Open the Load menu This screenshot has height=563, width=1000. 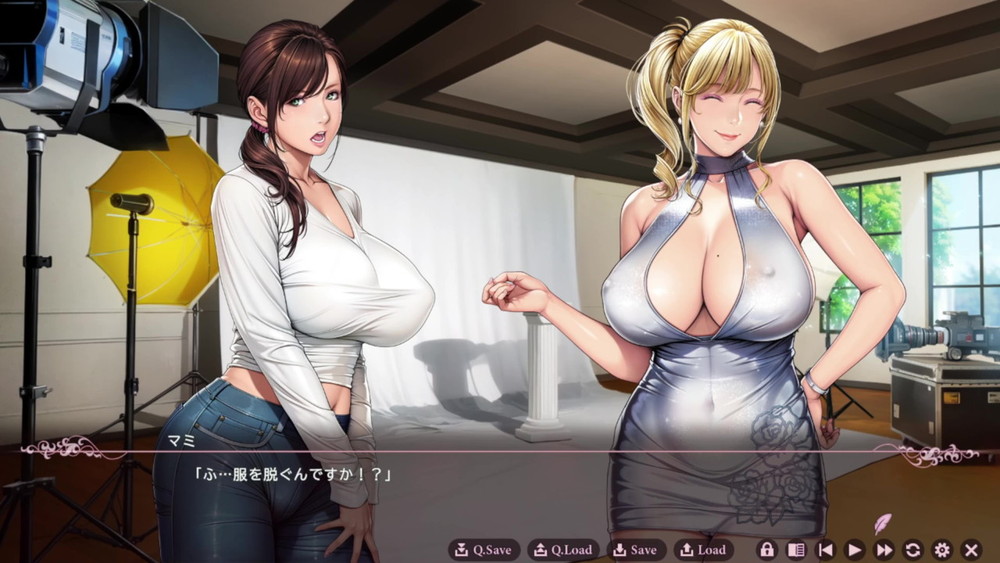tap(703, 549)
